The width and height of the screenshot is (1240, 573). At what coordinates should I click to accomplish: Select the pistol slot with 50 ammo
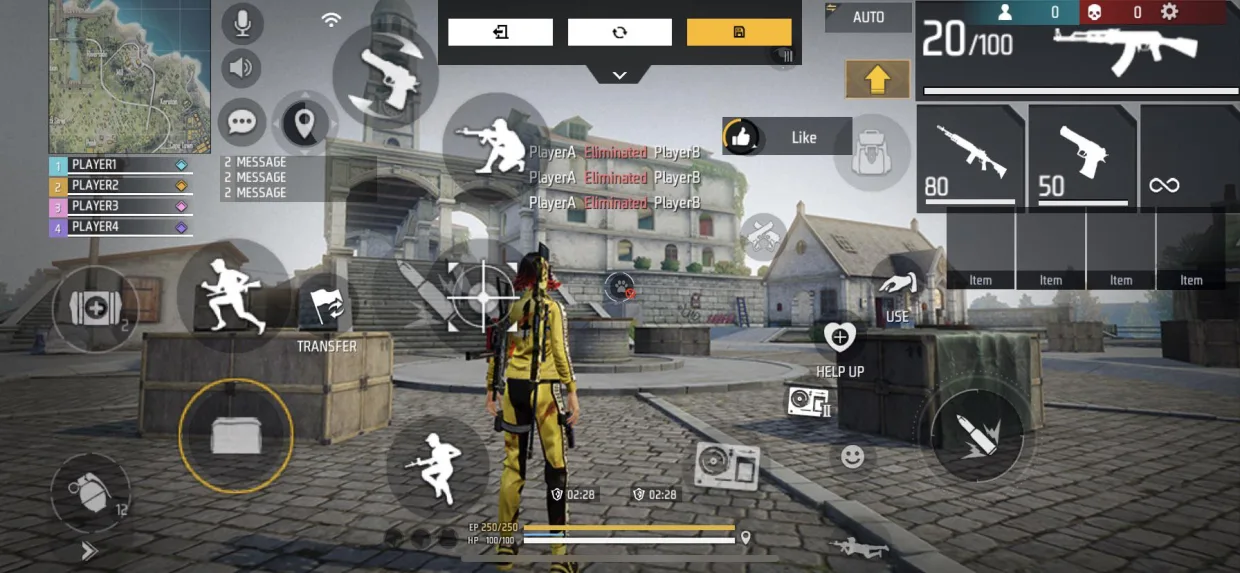point(1082,158)
